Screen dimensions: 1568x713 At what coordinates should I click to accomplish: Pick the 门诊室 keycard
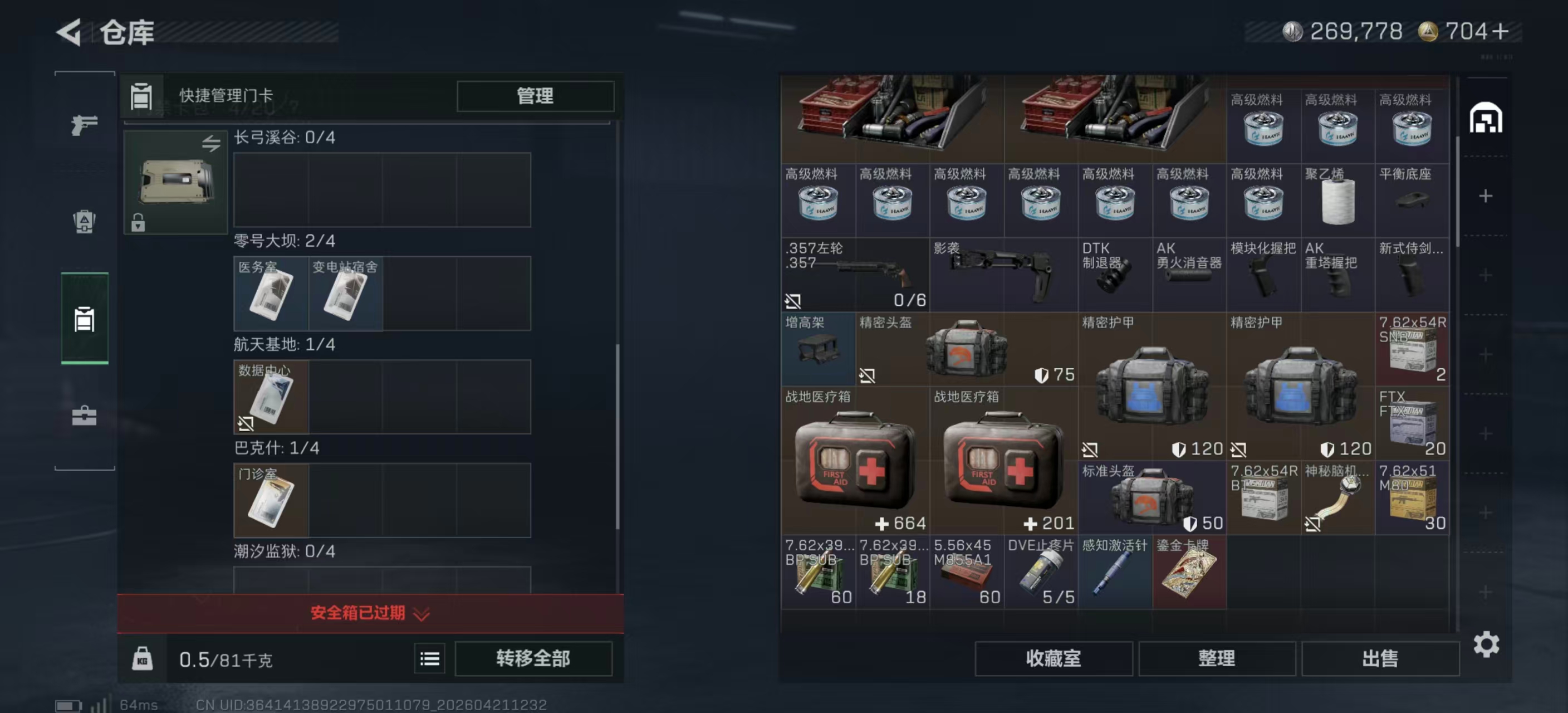point(271,501)
